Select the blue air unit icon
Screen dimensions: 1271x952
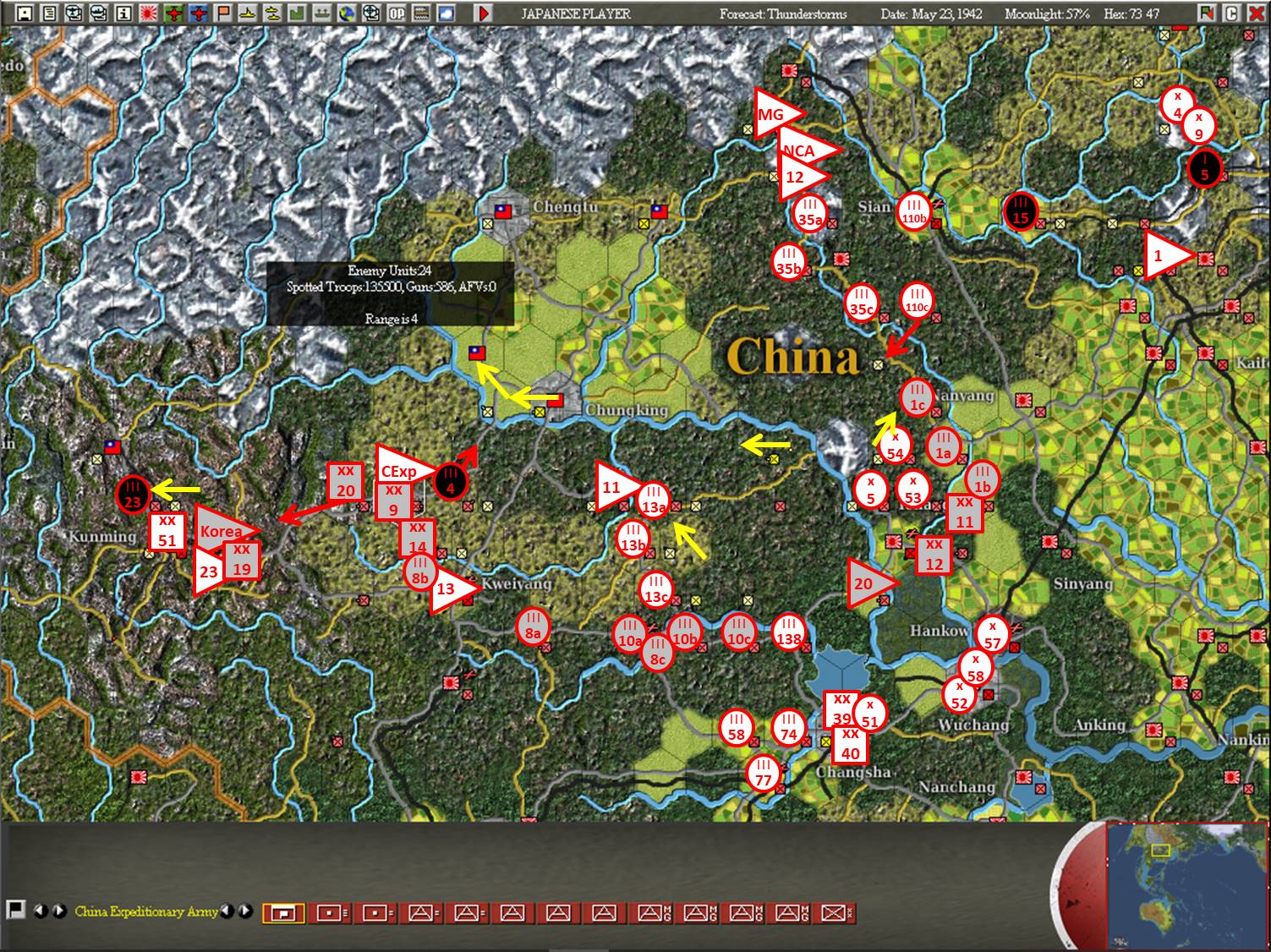click(197, 13)
